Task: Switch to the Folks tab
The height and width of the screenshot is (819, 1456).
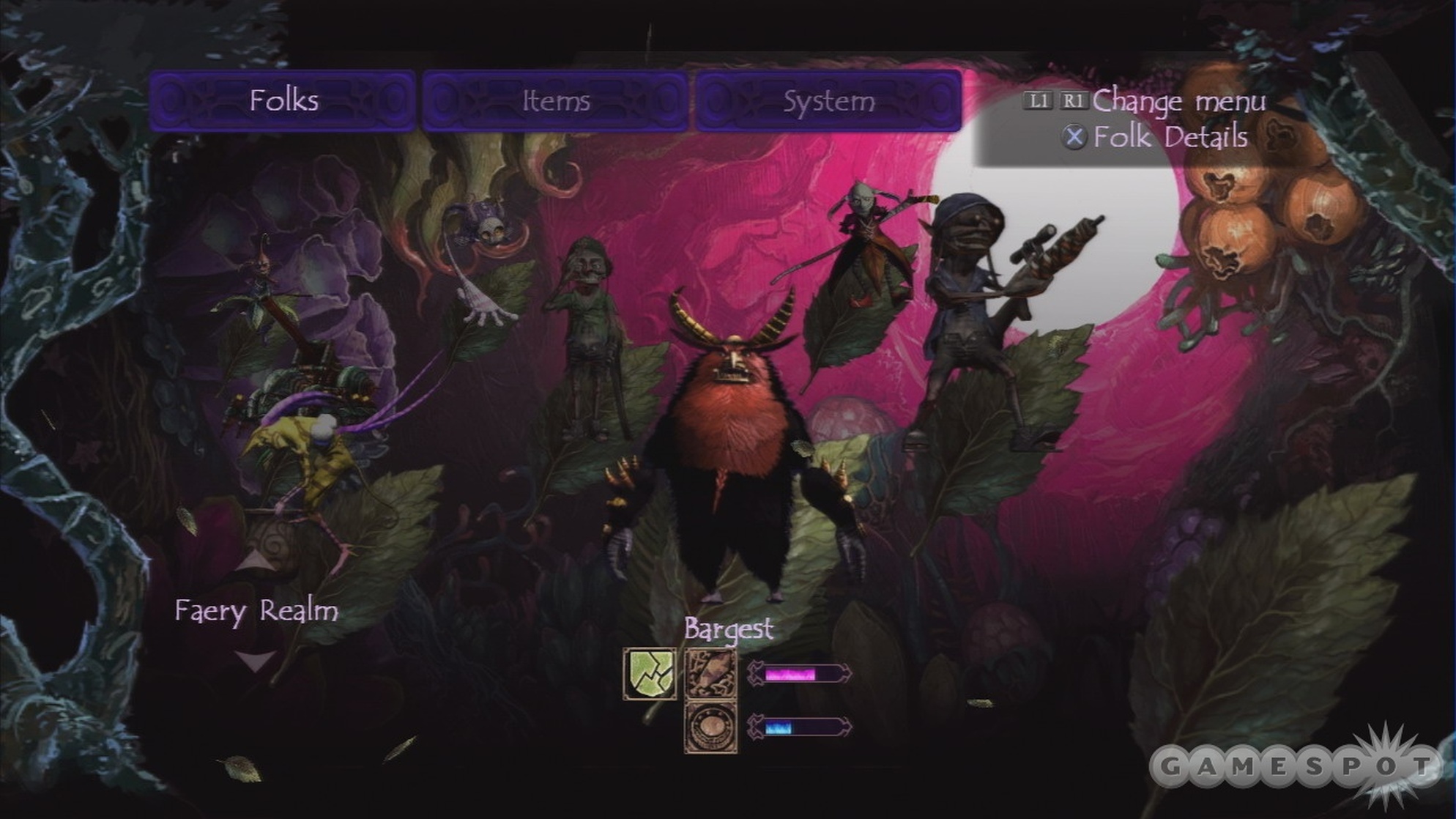Action: pyautogui.click(x=283, y=101)
